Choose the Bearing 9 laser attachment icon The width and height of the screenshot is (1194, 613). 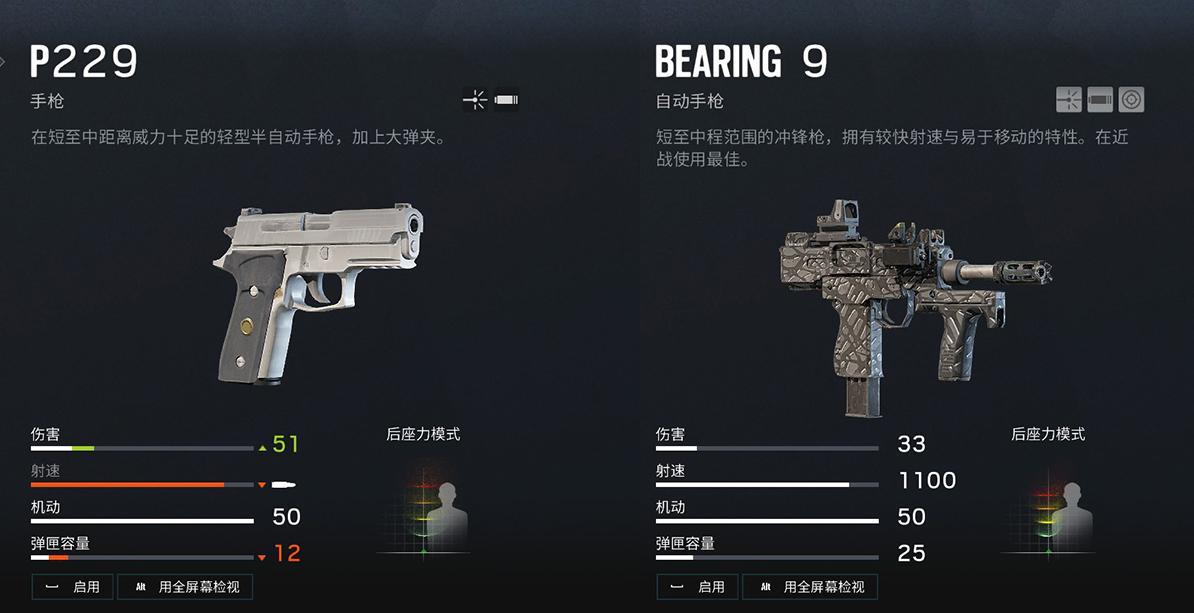click(1069, 100)
